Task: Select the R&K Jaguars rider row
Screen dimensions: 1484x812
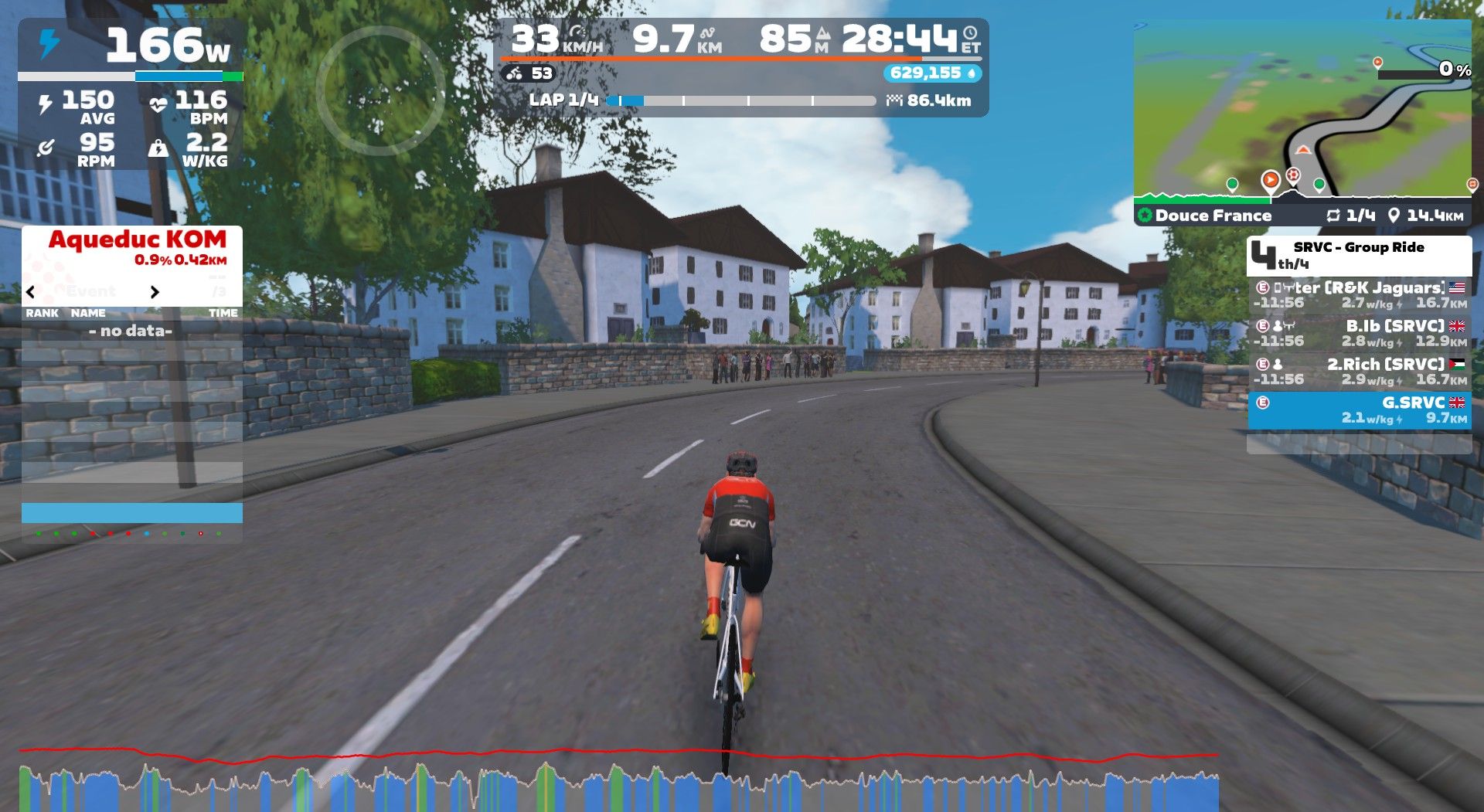Action: (x=1360, y=295)
